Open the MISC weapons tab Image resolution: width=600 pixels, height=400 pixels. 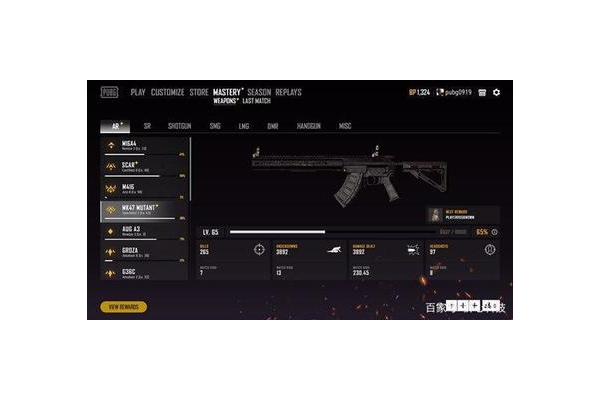pos(345,127)
